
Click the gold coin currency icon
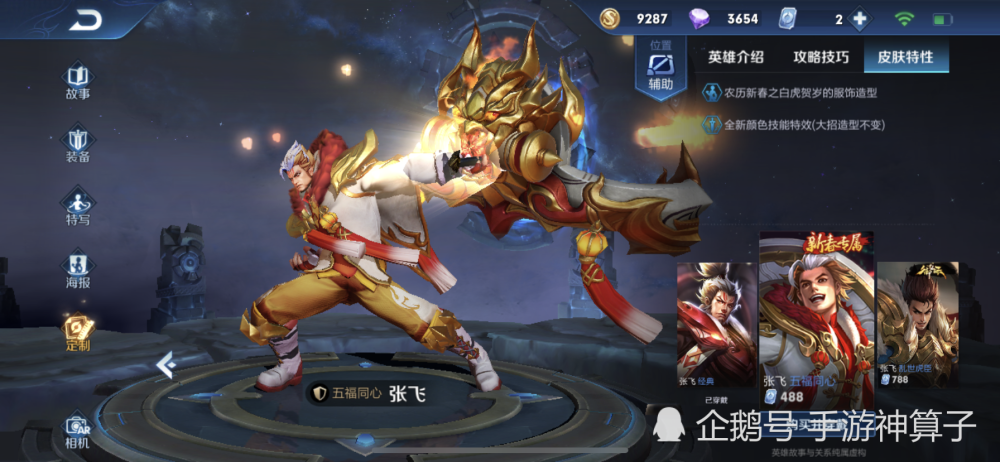[x=610, y=19]
